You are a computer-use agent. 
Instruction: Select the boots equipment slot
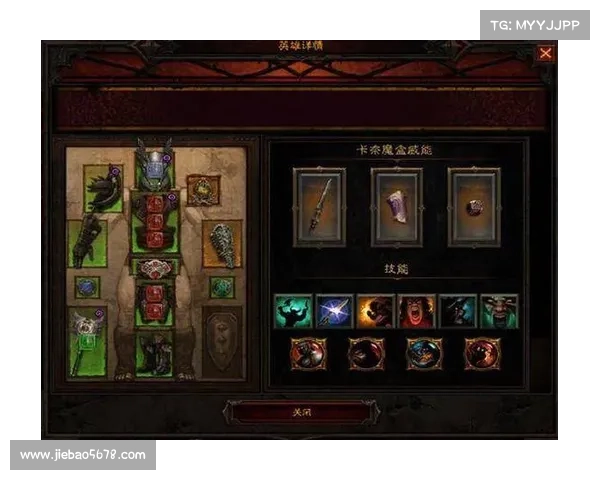coord(154,353)
